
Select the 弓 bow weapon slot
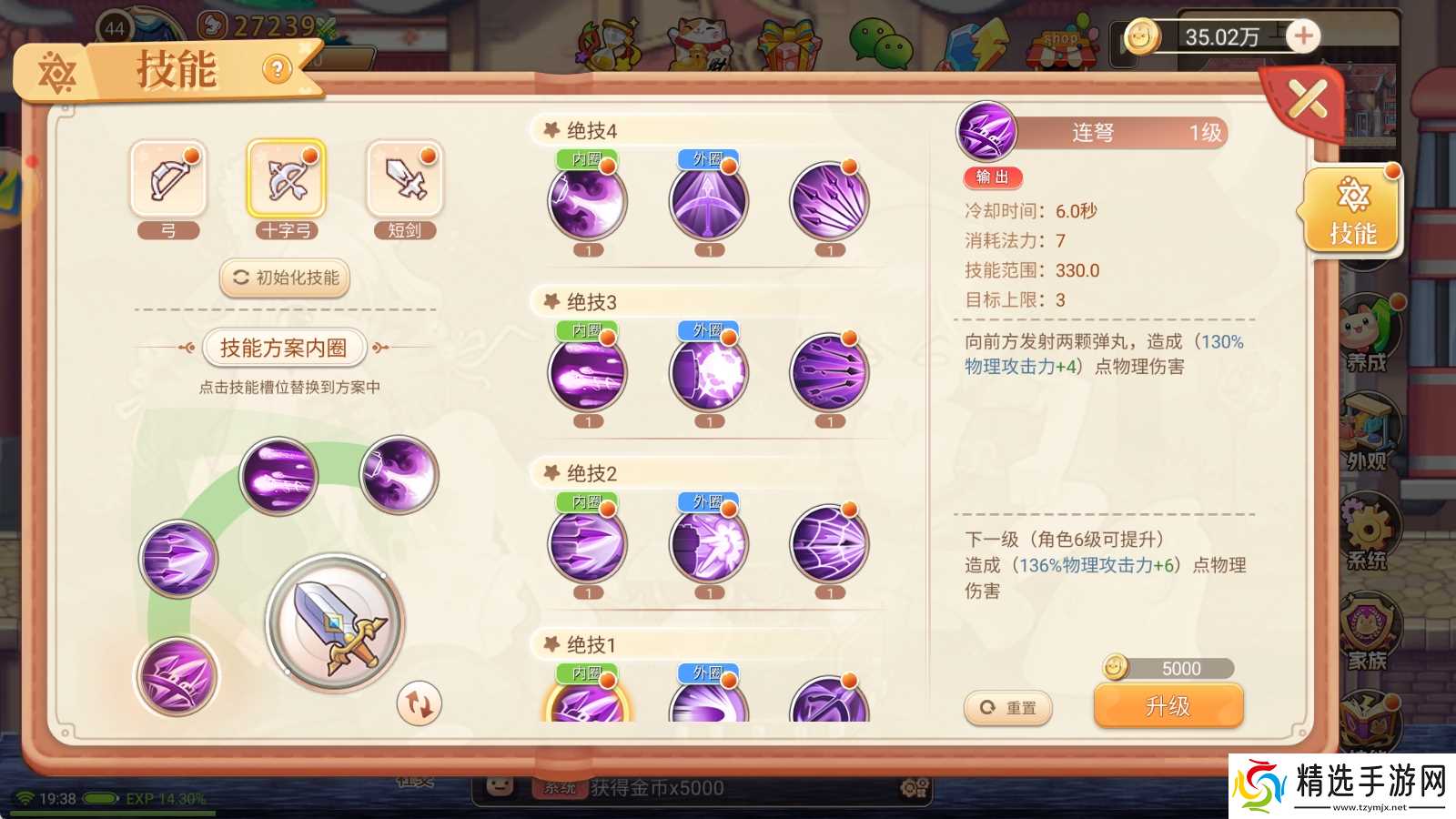pos(167,179)
